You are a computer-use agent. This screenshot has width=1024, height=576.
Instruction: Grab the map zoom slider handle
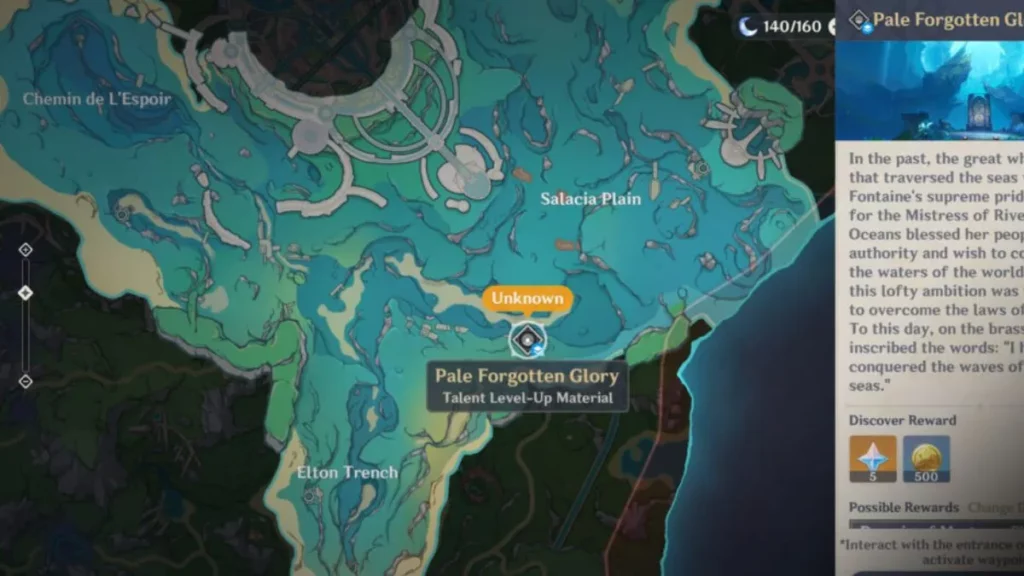pyautogui.click(x=26, y=293)
